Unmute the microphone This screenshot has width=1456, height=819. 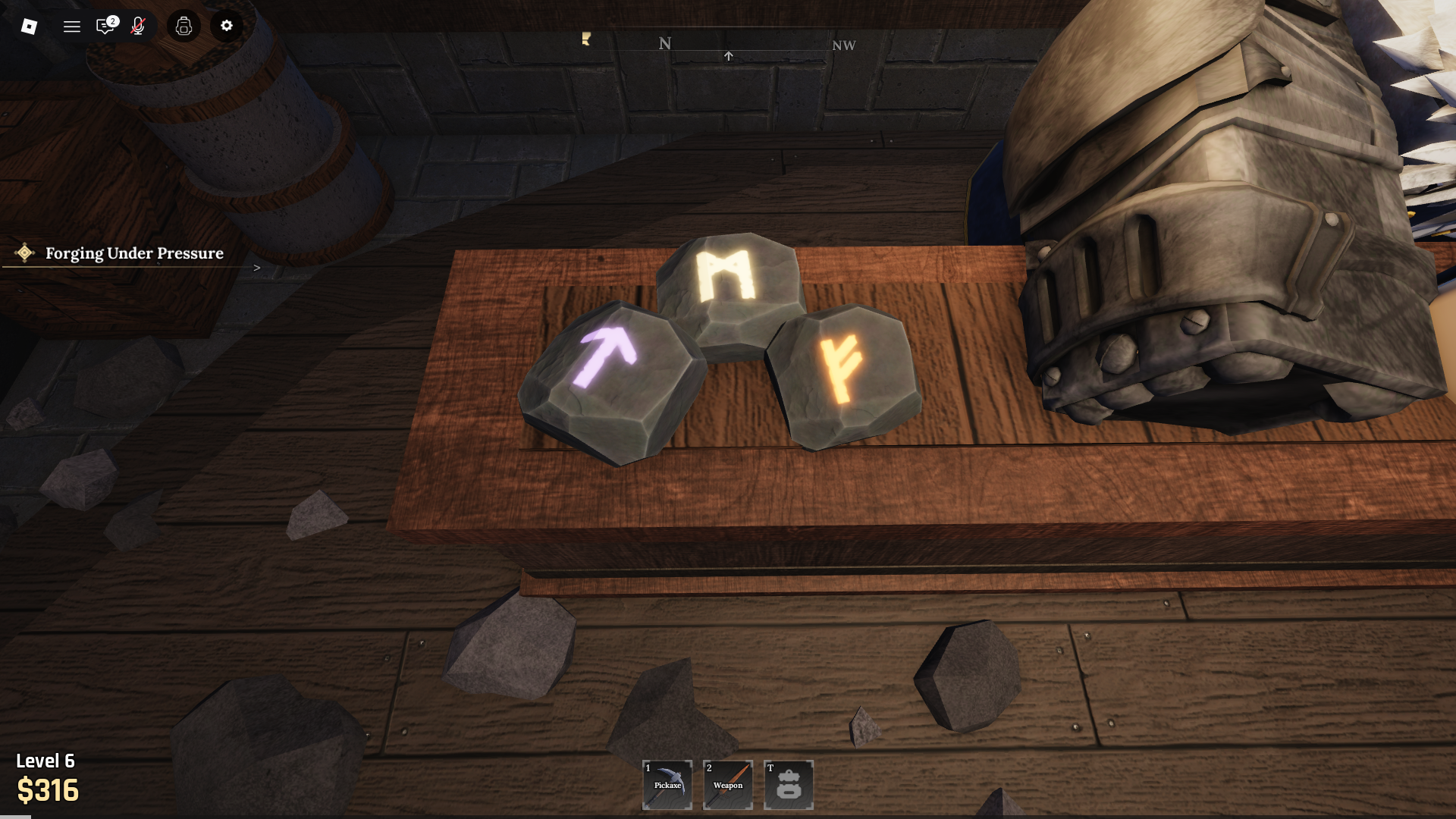click(x=138, y=27)
